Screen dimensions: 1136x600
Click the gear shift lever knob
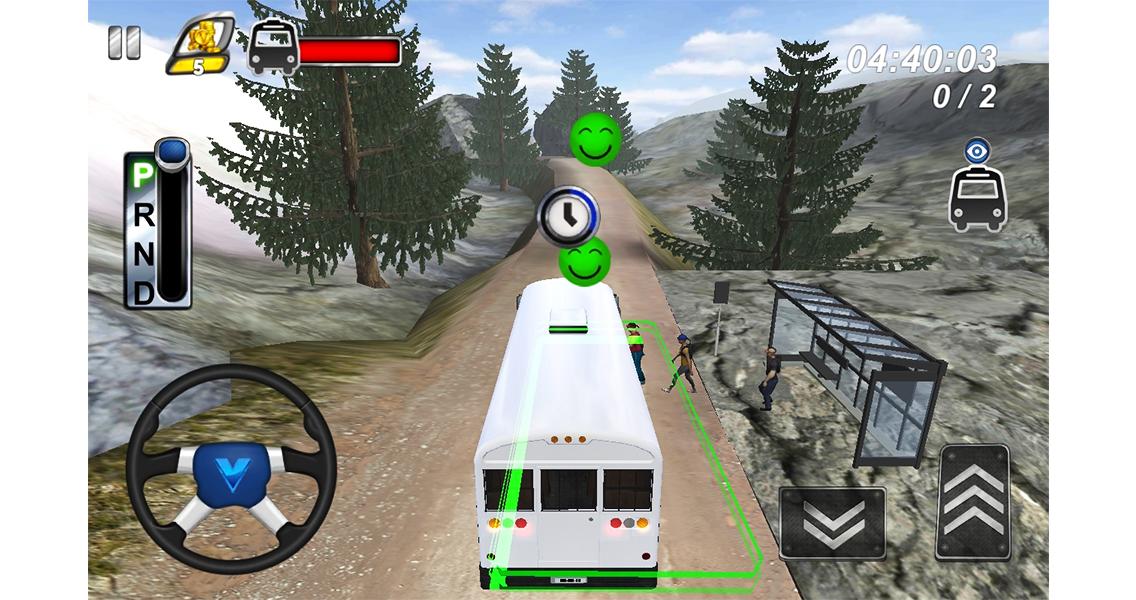pos(174,154)
